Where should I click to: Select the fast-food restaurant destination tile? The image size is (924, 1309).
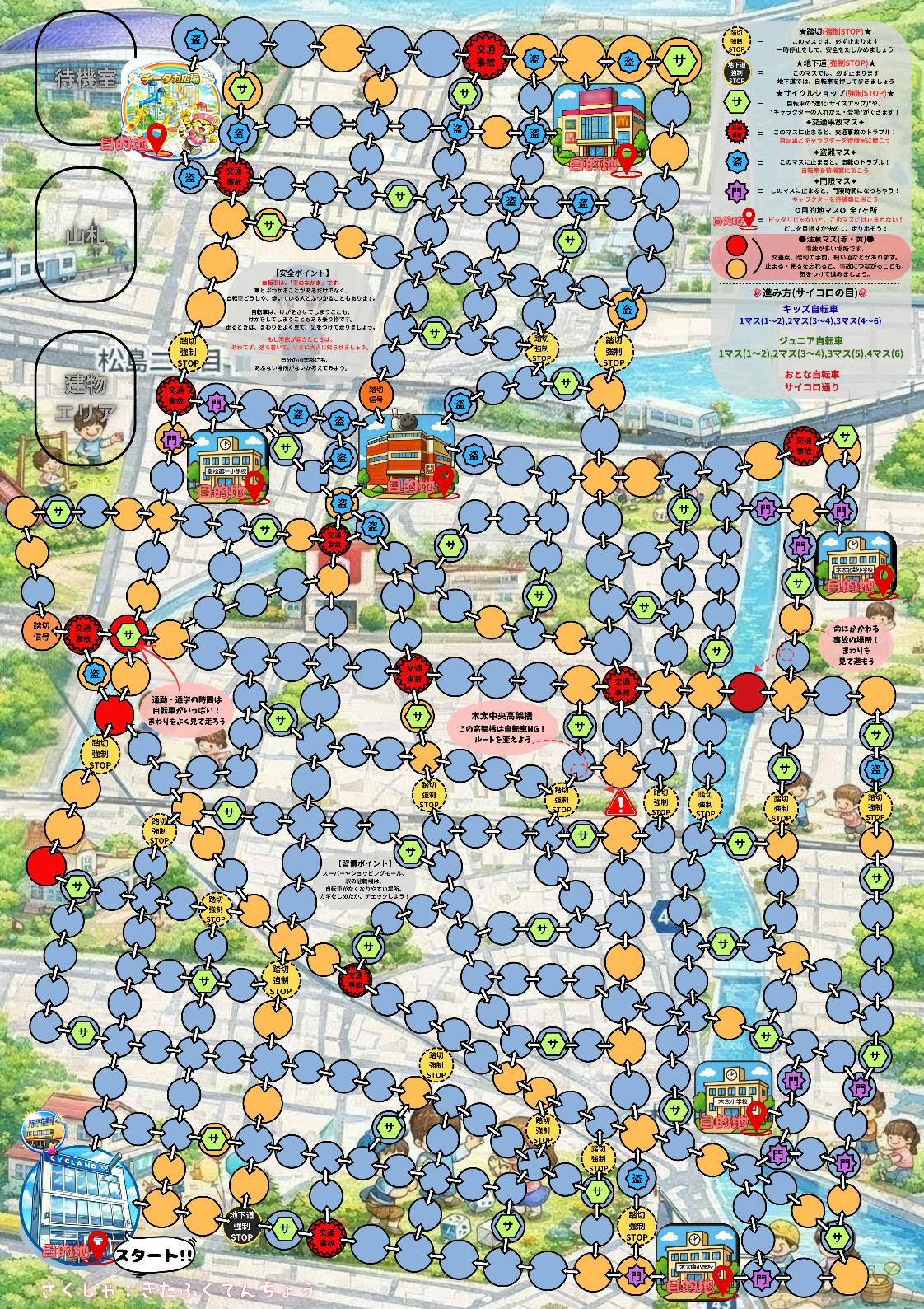coord(600,128)
